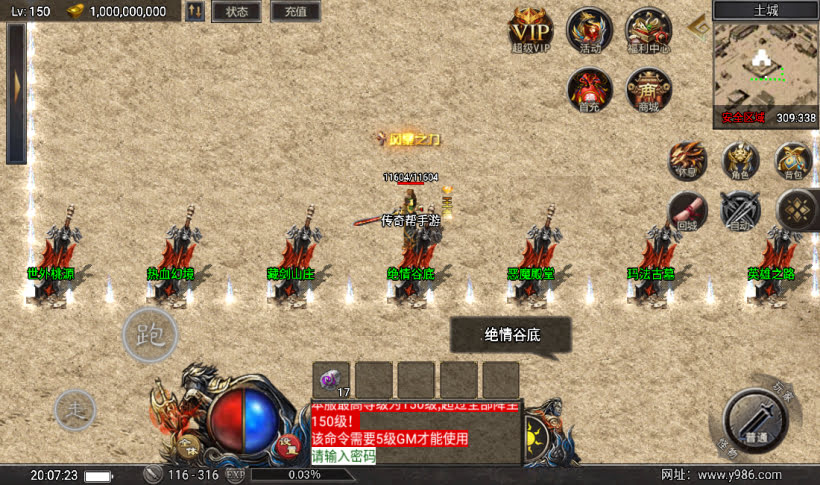Switch to 跑 run mode
The width and height of the screenshot is (820, 485).
pyautogui.click(x=150, y=336)
